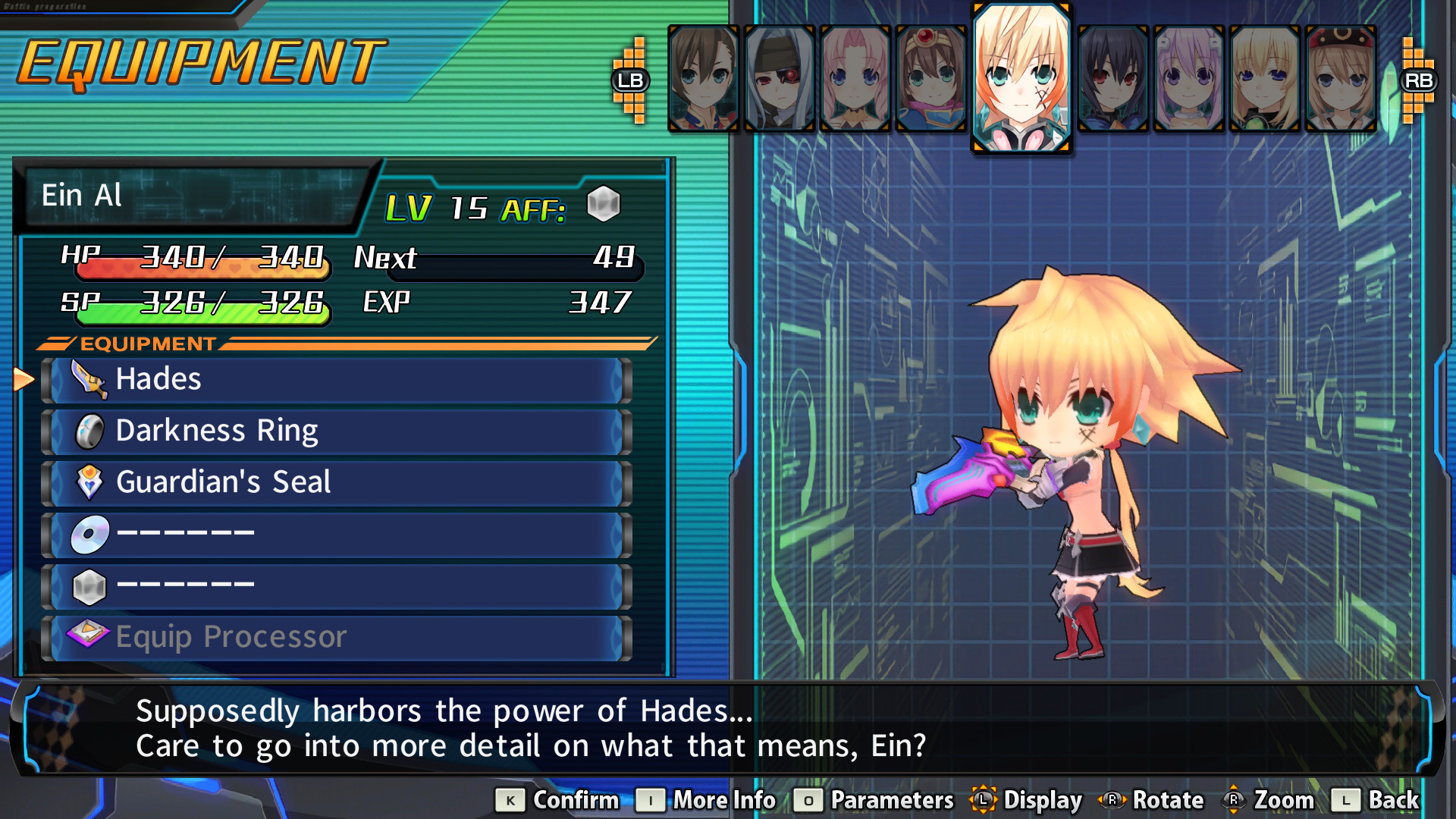Click the Darkness Ring accessory icon
1456x819 pixels.
[x=89, y=430]
